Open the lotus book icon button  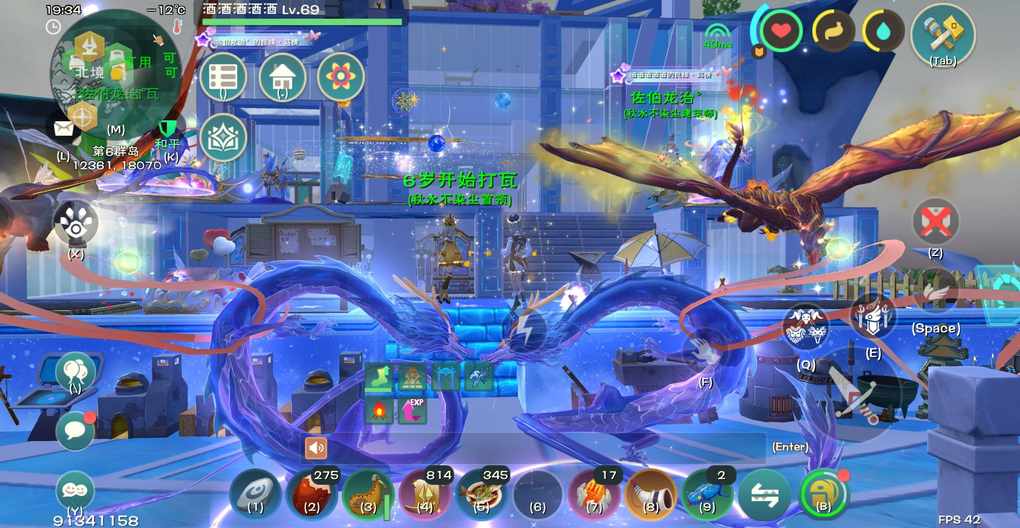tap(223, 138)
